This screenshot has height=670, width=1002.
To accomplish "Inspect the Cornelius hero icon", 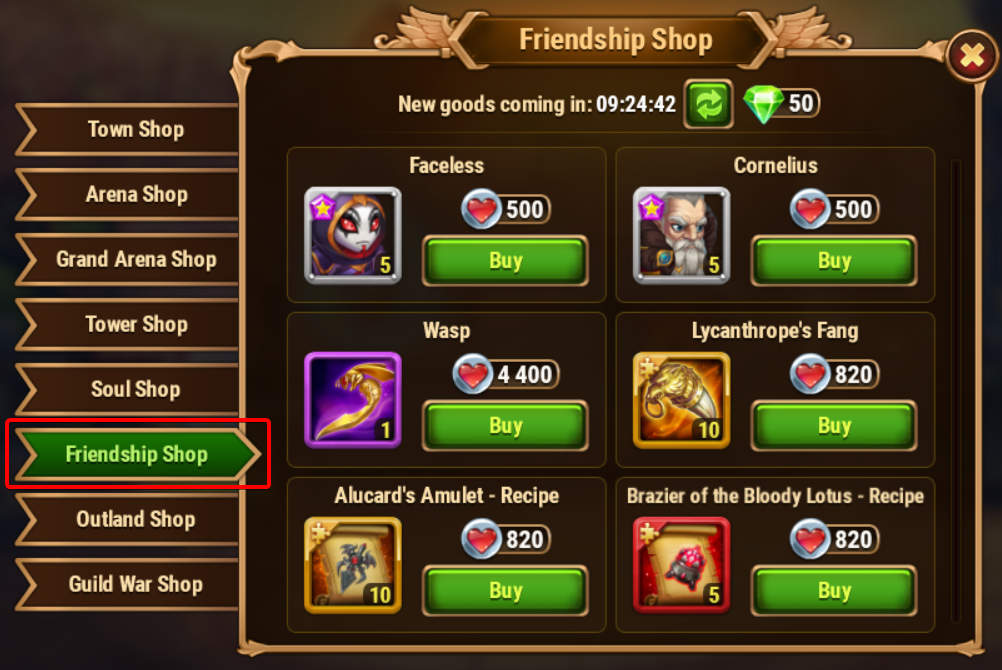I will pos(681,236).
